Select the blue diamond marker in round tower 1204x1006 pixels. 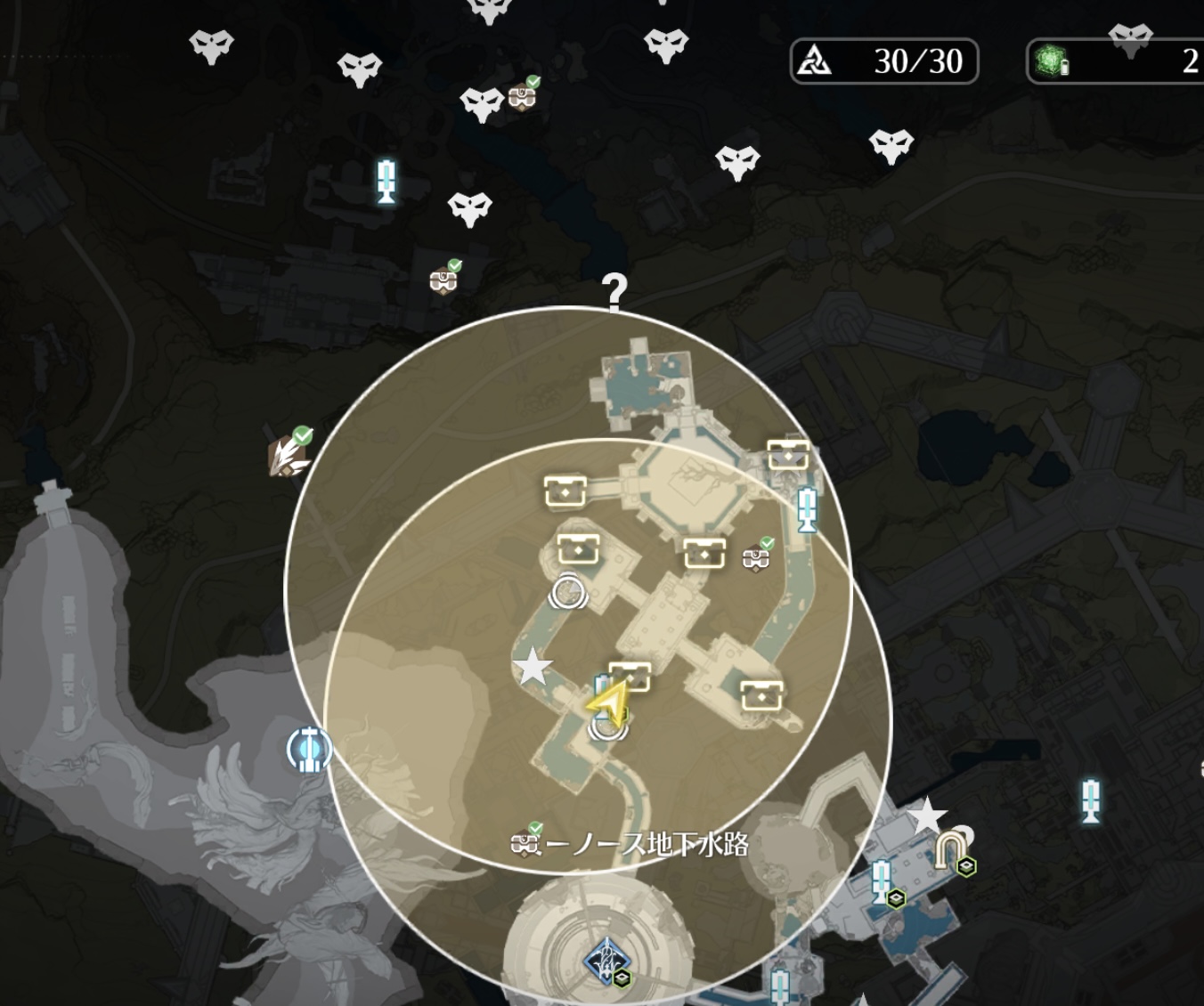[606, 961]
